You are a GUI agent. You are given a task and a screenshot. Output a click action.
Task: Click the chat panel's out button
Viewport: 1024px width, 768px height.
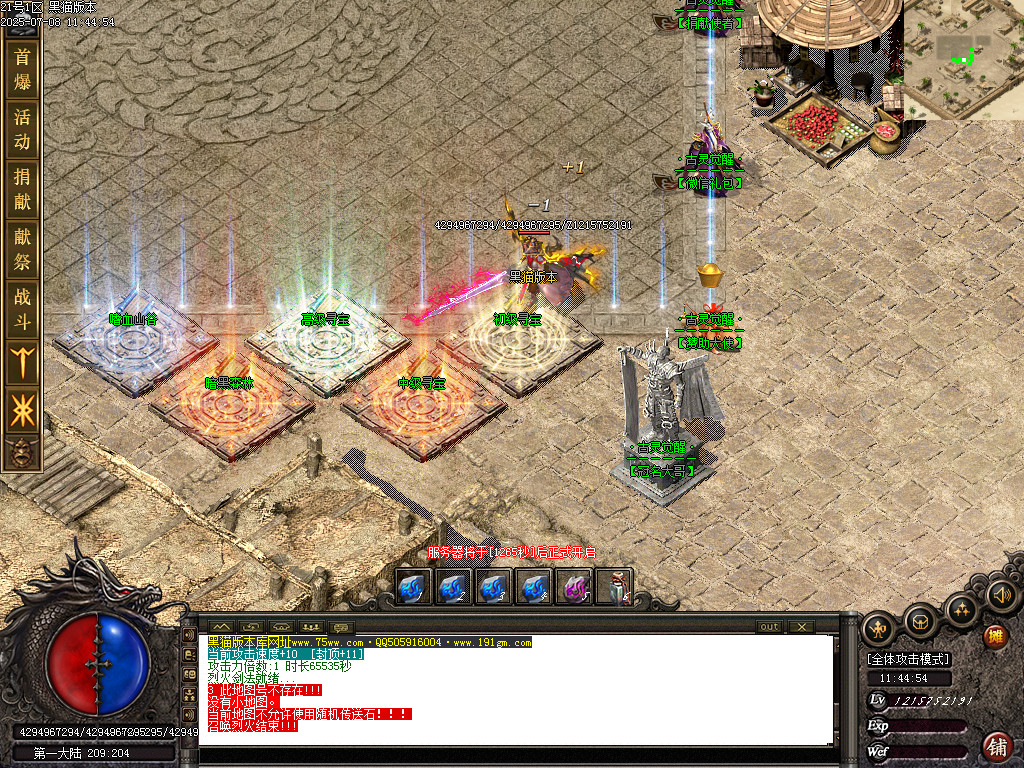(x=769, y=627)
